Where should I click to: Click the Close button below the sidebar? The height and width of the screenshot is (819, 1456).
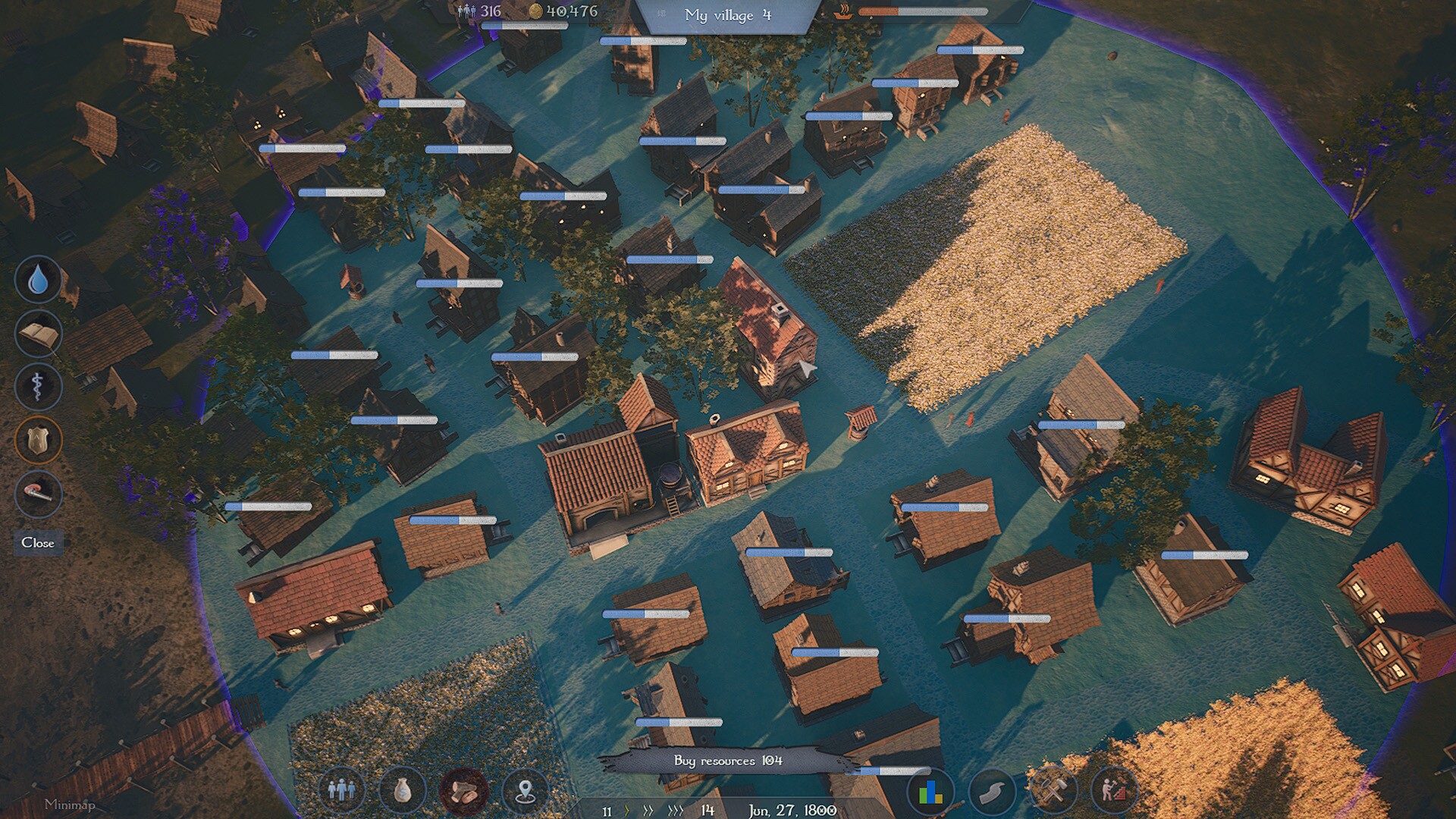(37, 543)
